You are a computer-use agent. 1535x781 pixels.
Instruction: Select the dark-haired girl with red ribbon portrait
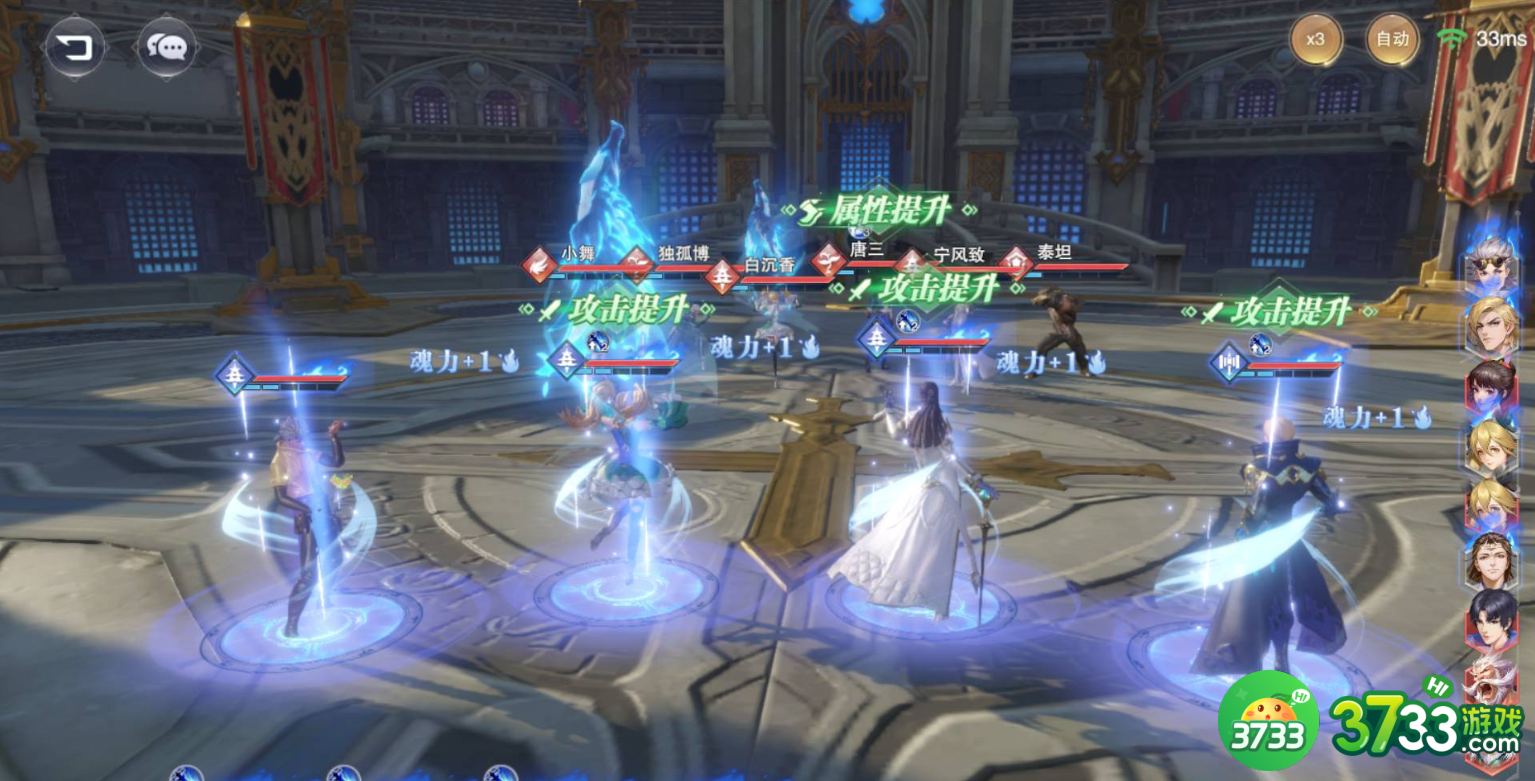pos(1491,385)
